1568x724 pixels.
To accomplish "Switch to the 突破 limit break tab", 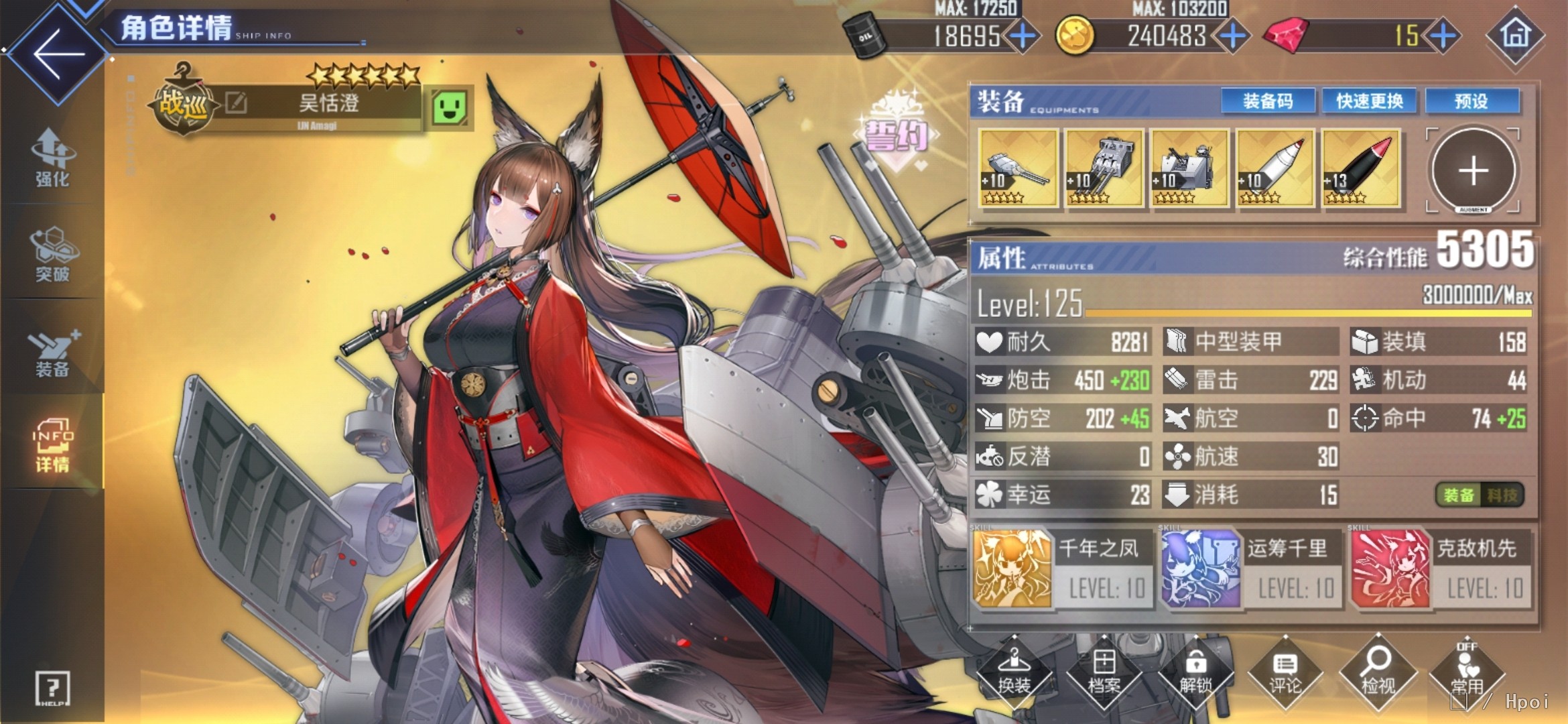I will coord(52,253).
